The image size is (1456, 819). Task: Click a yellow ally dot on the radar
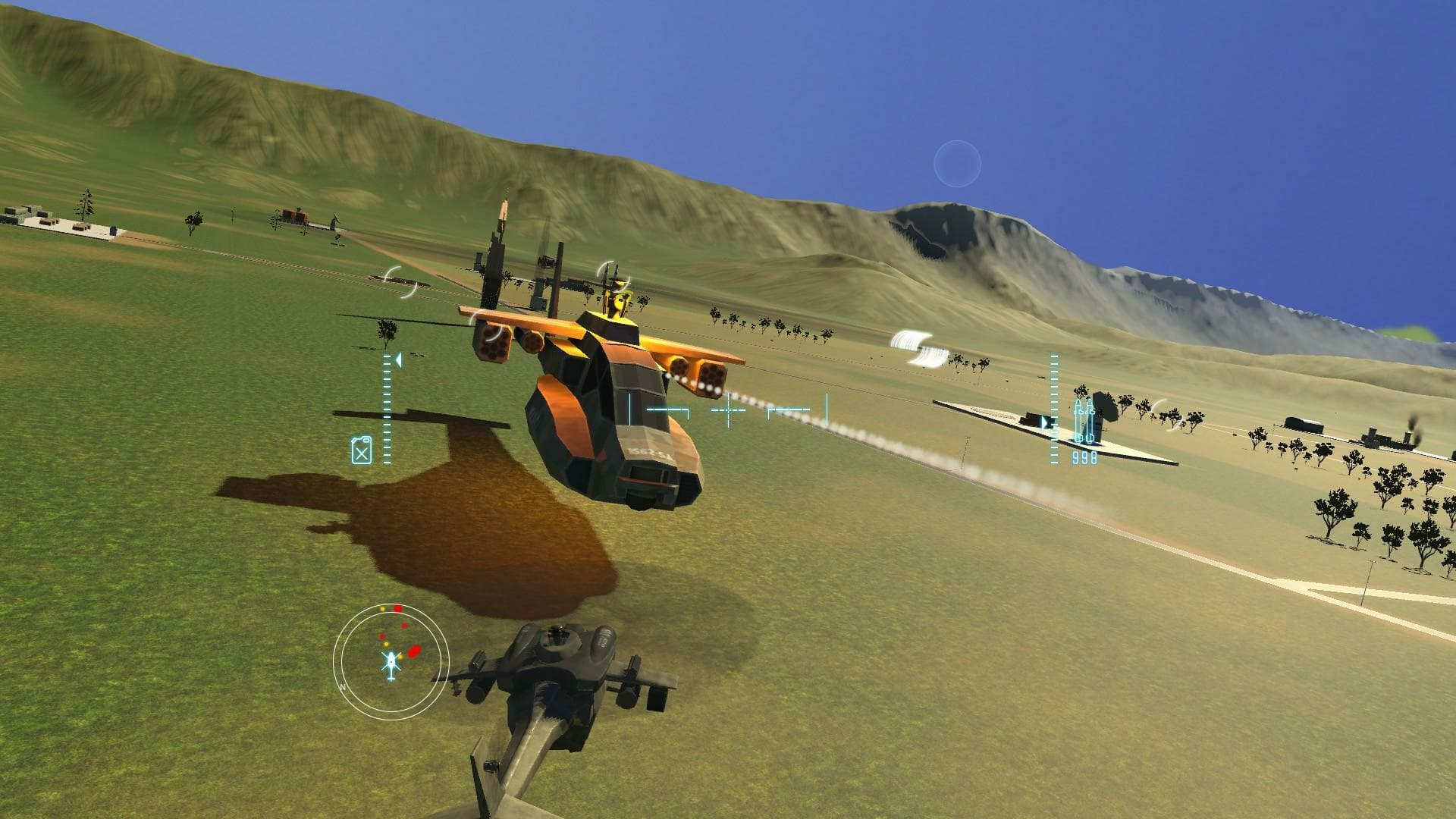[387, 645]
